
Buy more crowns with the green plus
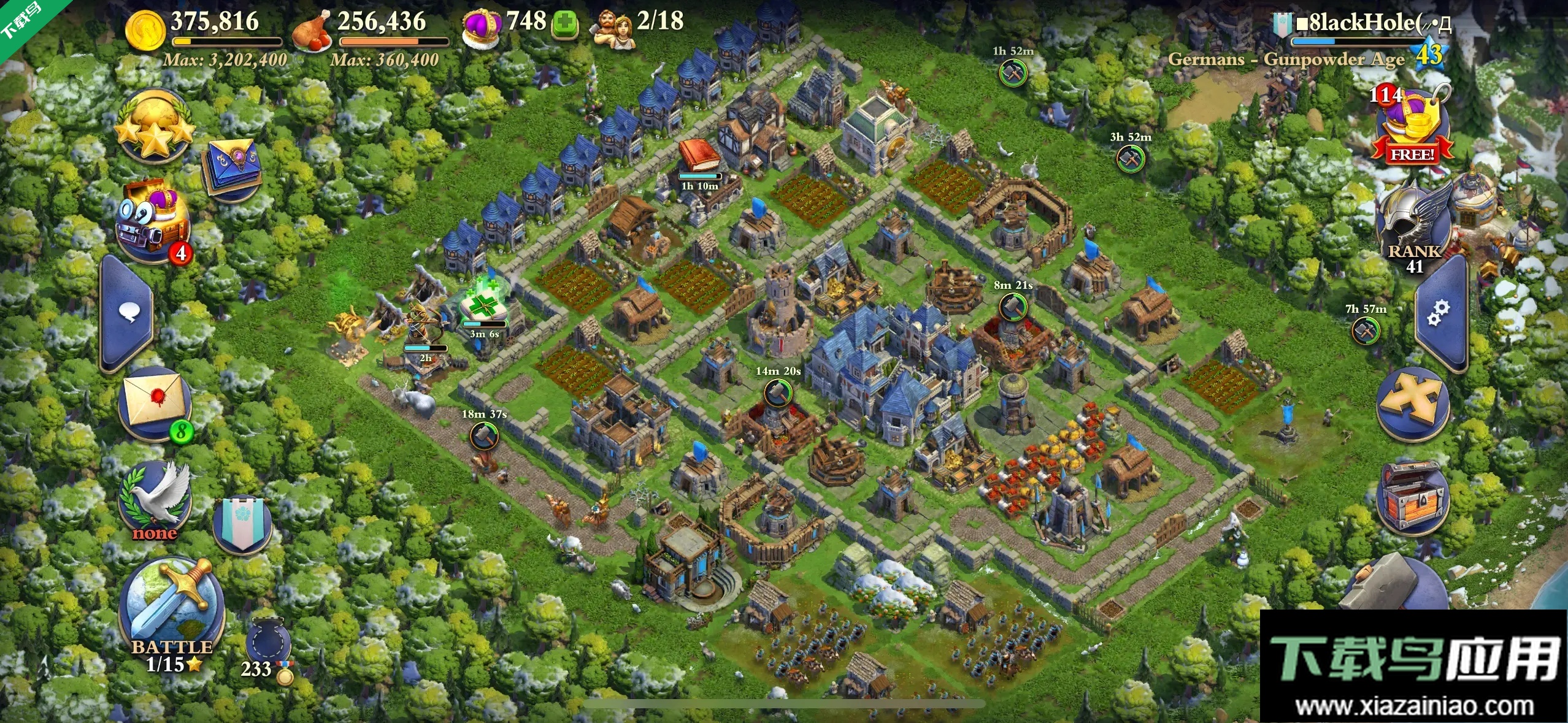(565, 25)
